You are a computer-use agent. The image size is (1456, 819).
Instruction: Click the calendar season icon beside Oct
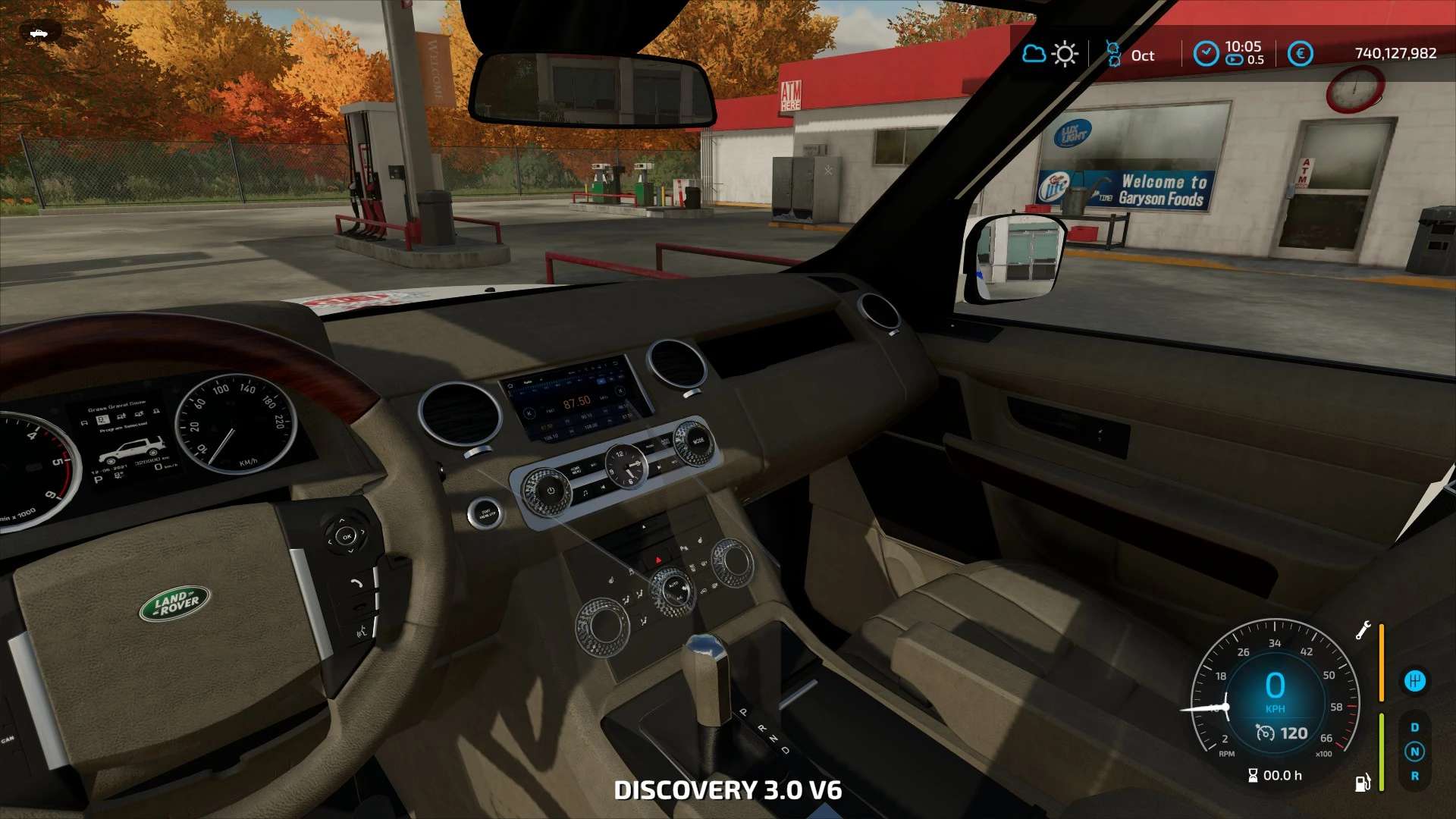(1113, 55)
